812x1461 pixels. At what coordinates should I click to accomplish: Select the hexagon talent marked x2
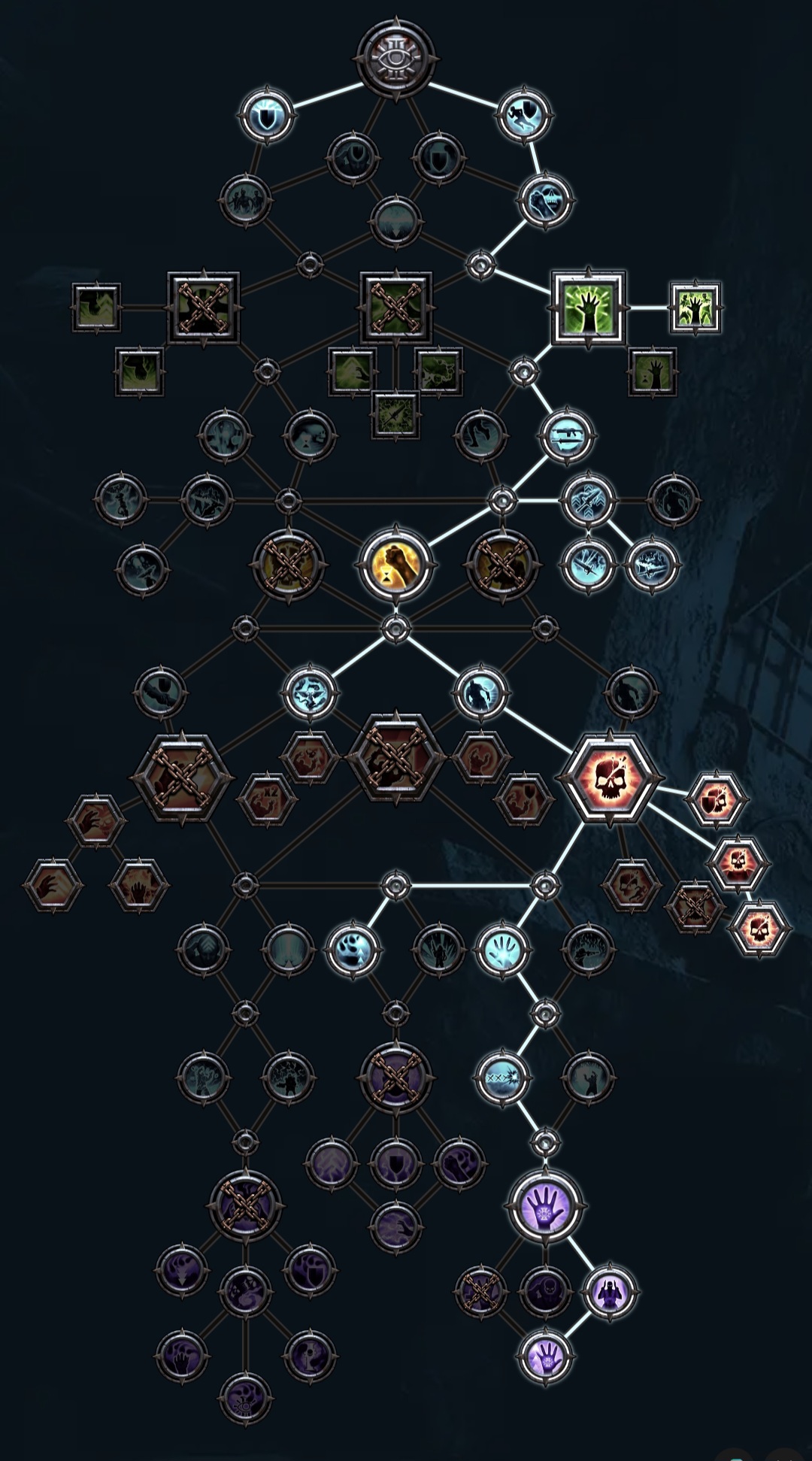pyautogui.click(x=267, y=797)
